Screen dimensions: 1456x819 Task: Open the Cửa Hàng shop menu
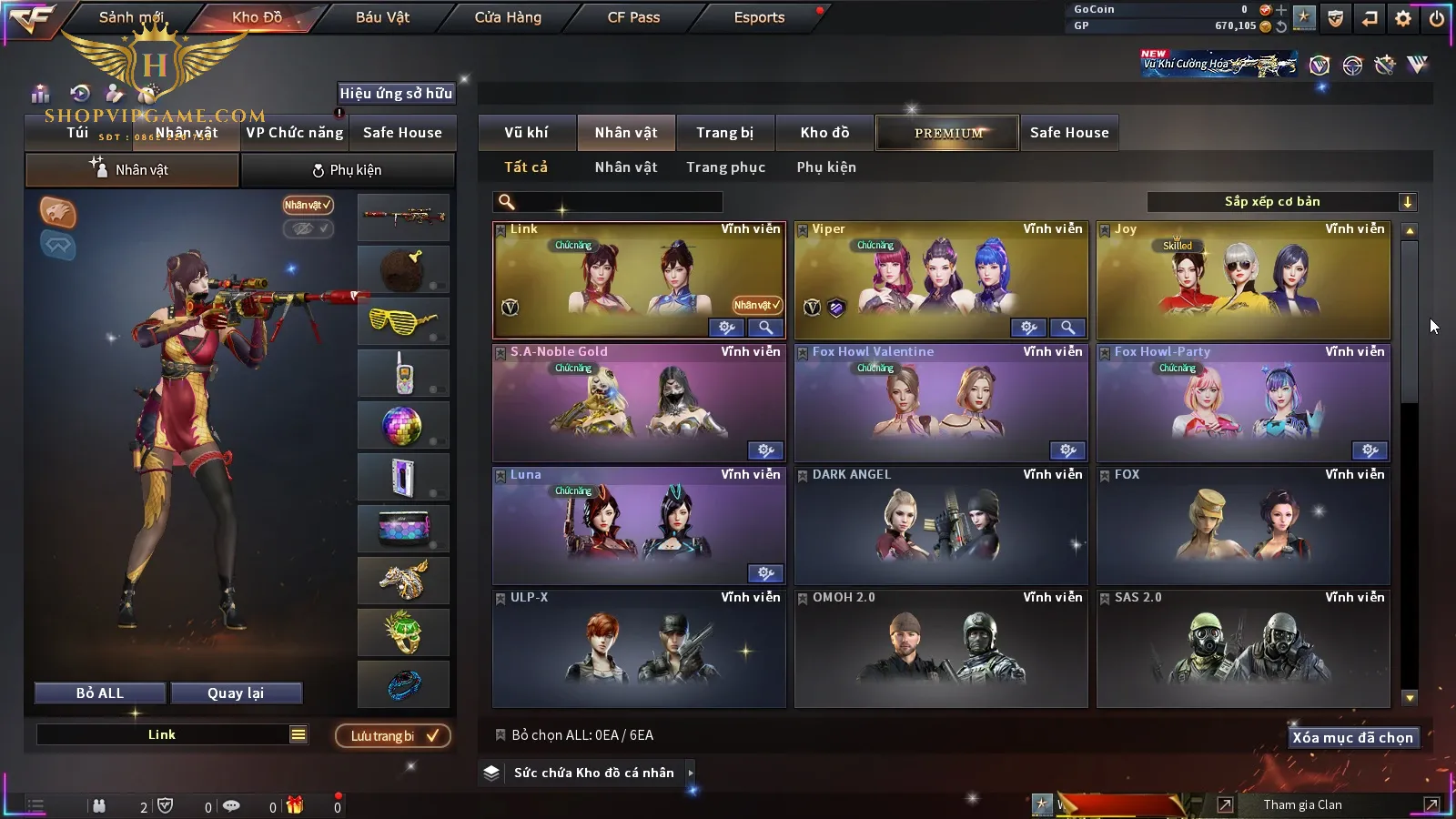click(x=508, y=17)
